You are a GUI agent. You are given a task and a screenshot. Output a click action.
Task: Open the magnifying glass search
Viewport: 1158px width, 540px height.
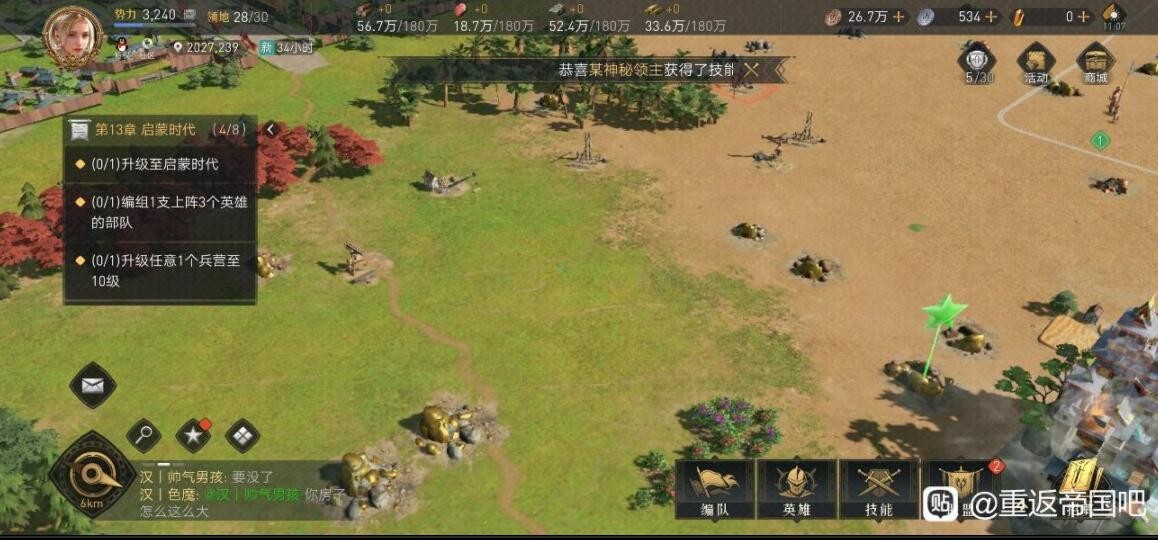click(144, 435)
